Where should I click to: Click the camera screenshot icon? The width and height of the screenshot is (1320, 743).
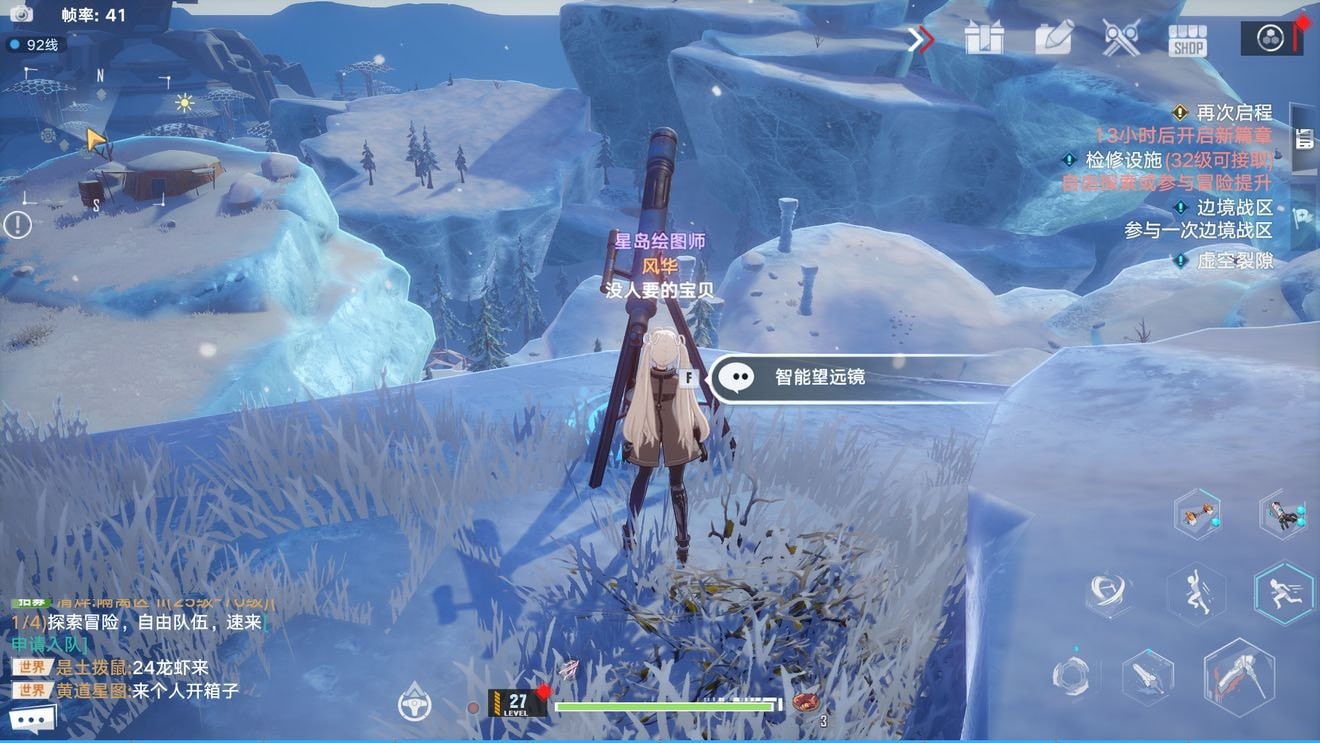pyautogui.click(x=21, y=14)
